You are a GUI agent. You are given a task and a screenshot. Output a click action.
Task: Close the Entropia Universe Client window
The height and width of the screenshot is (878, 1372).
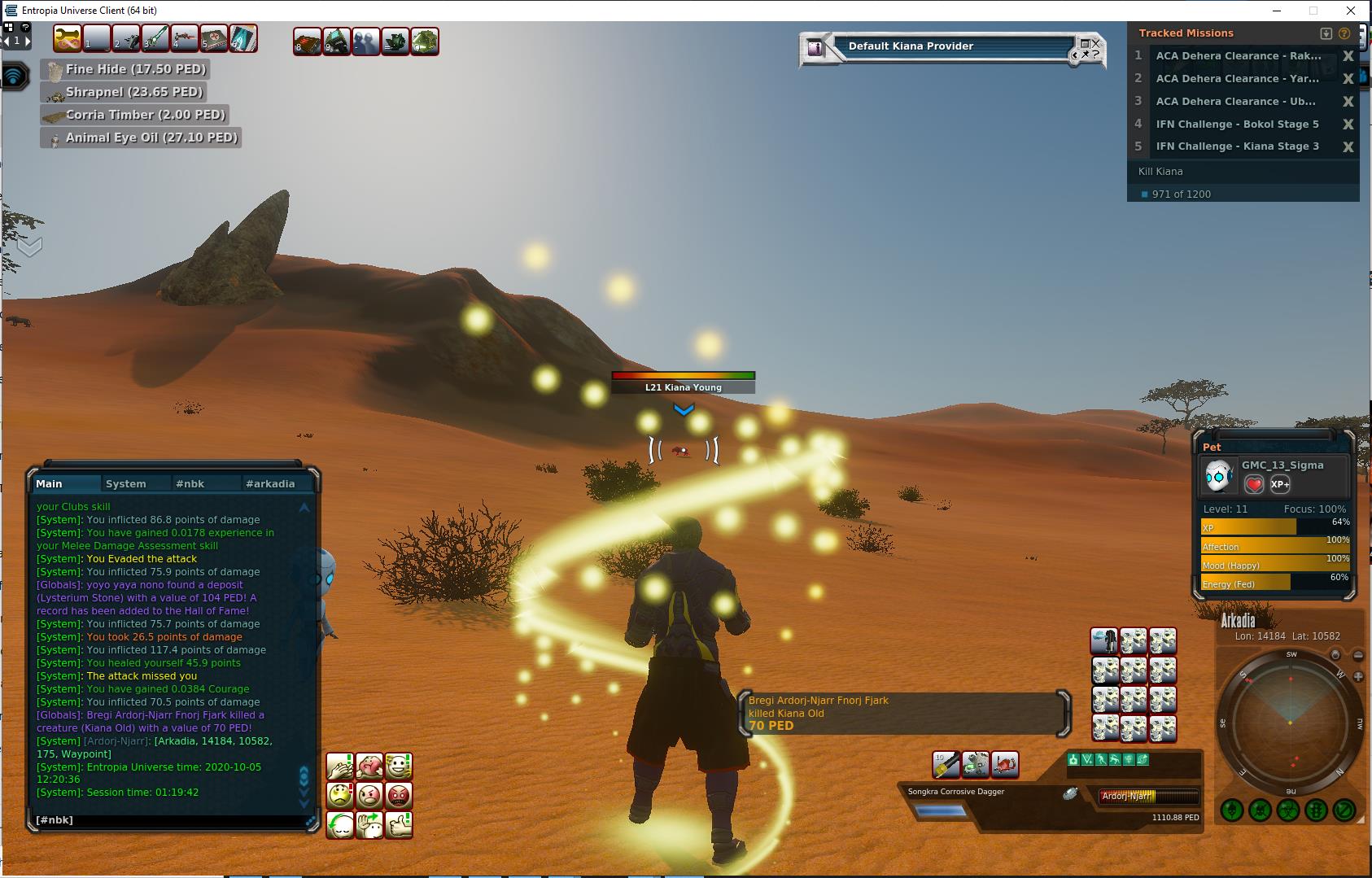coord(1351,11)
